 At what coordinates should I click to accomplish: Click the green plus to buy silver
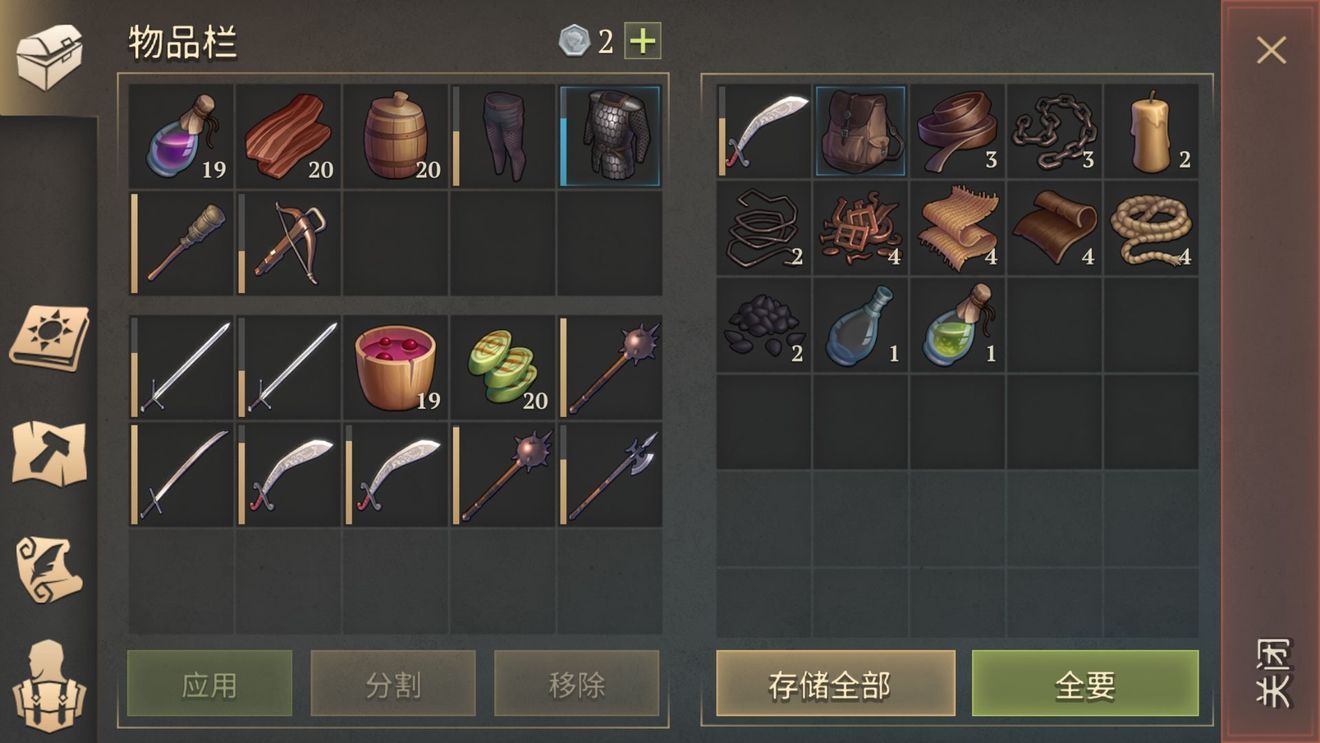coord(645,41)
